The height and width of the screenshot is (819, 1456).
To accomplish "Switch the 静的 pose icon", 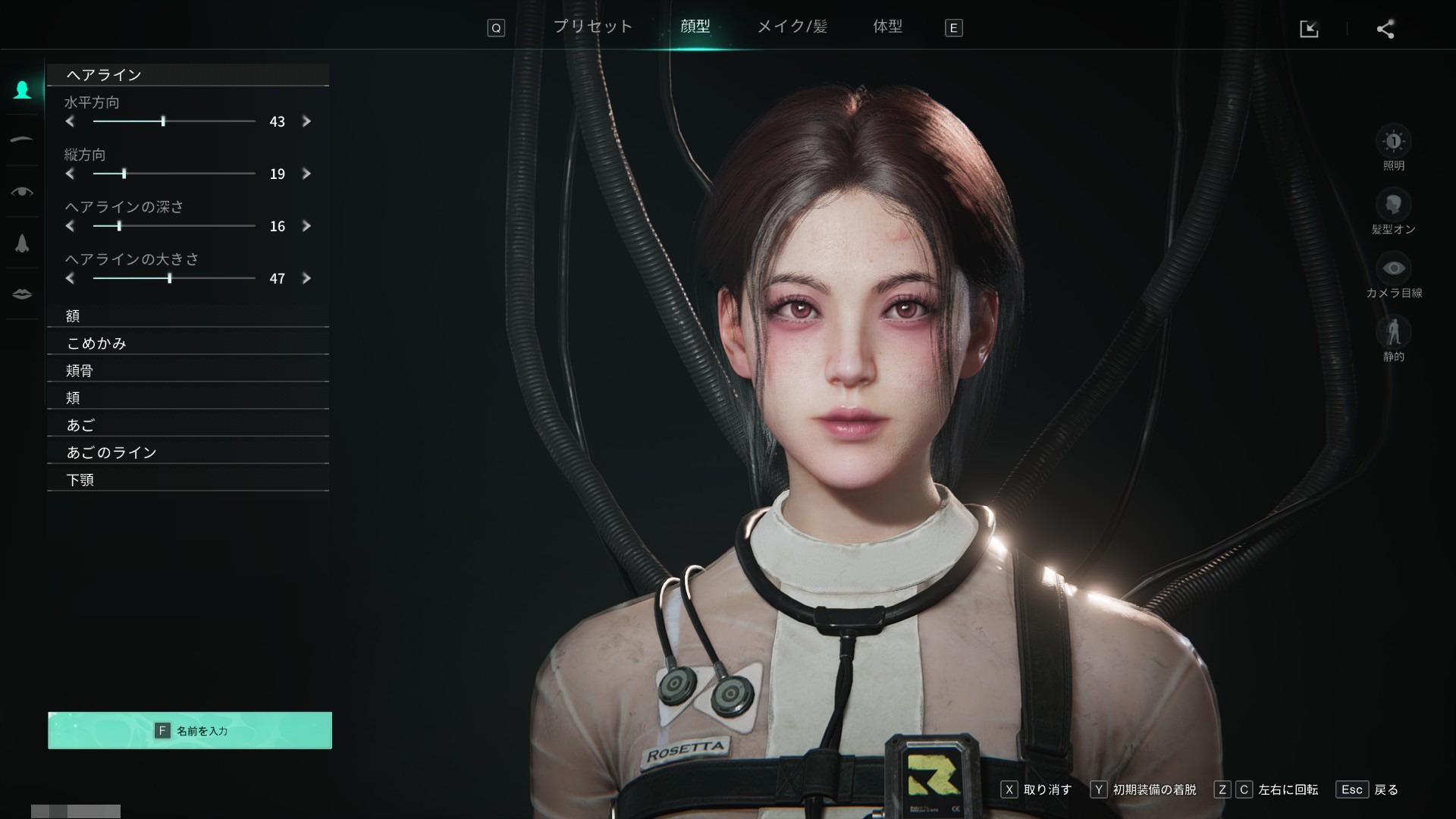I will coord(1393,332).
